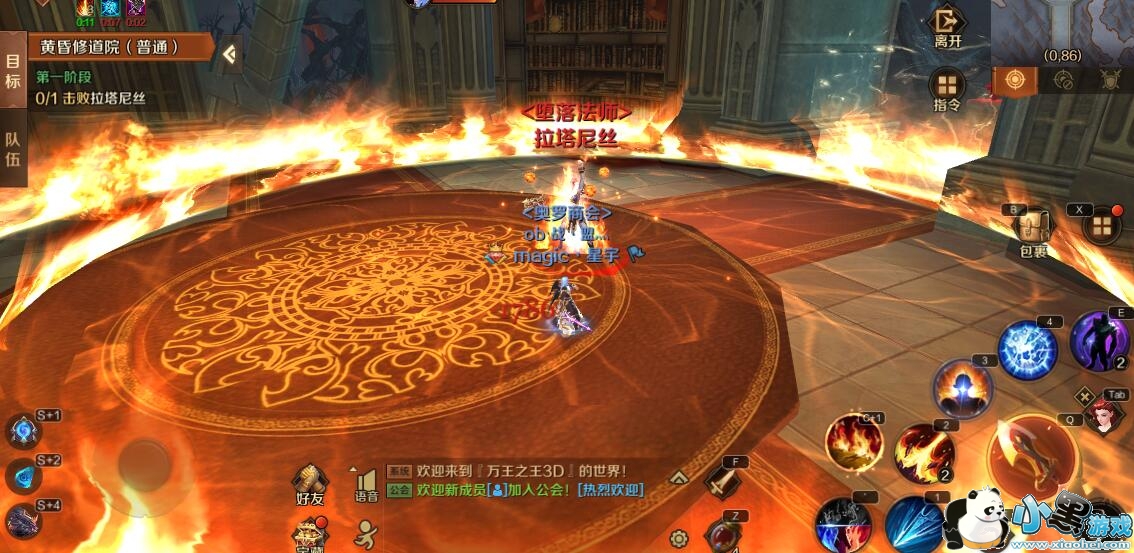Open the 好友 friends list
Screen dimensions: 1134x553
click(x=311, y=484)
